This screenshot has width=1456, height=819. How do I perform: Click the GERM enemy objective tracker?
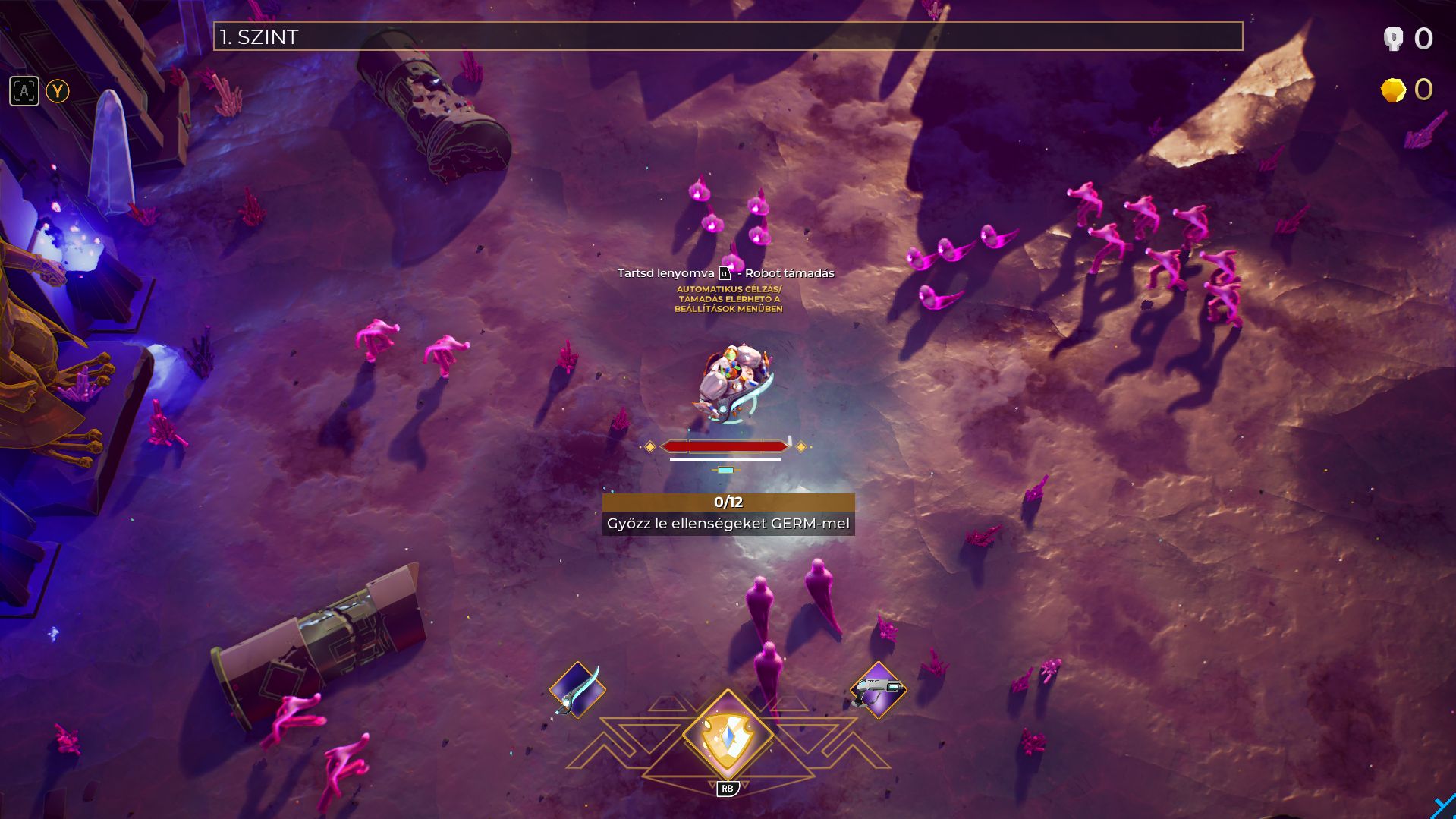coord(728,514)
